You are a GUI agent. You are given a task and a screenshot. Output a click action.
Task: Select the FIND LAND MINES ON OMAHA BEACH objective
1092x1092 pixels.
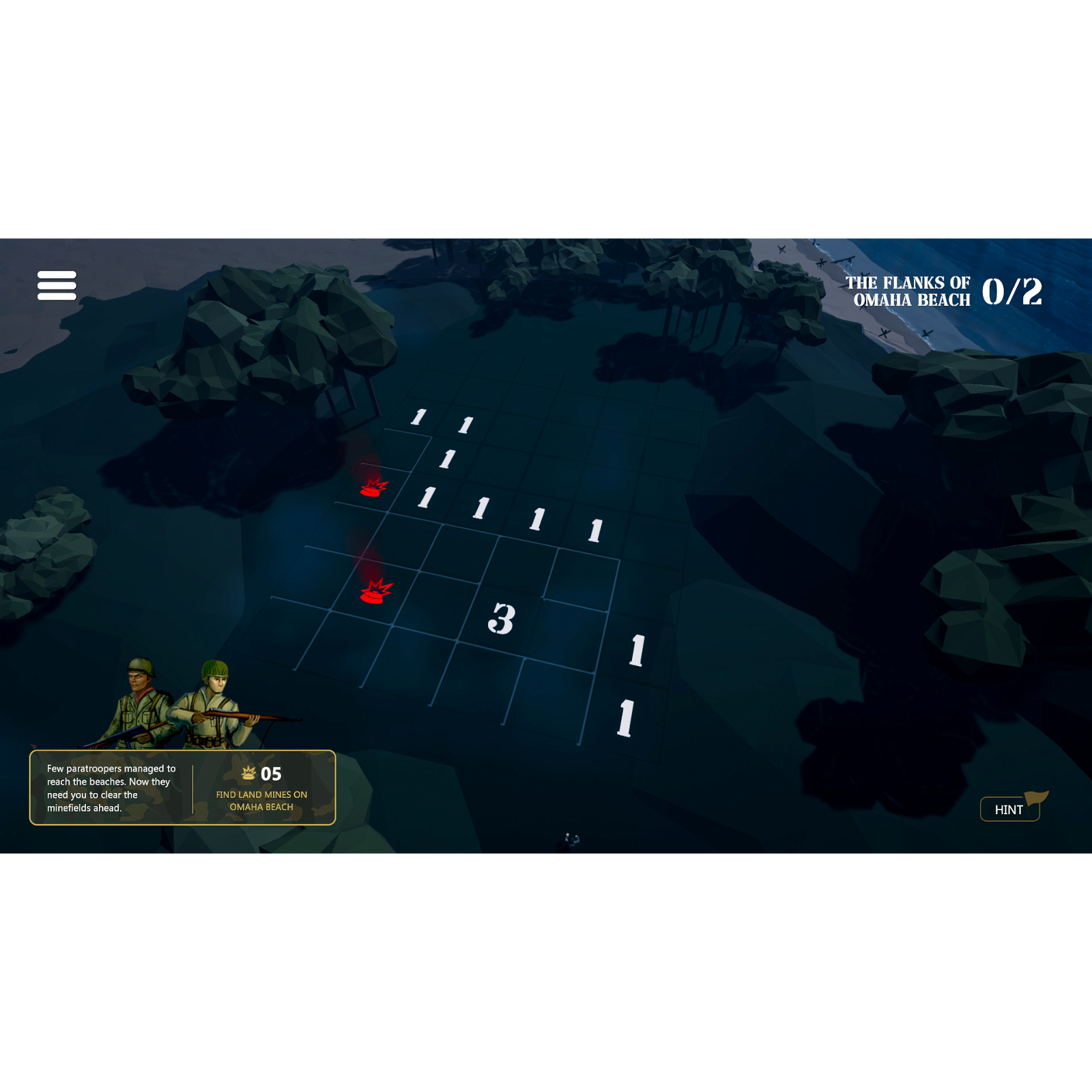[x=261, y=799]
